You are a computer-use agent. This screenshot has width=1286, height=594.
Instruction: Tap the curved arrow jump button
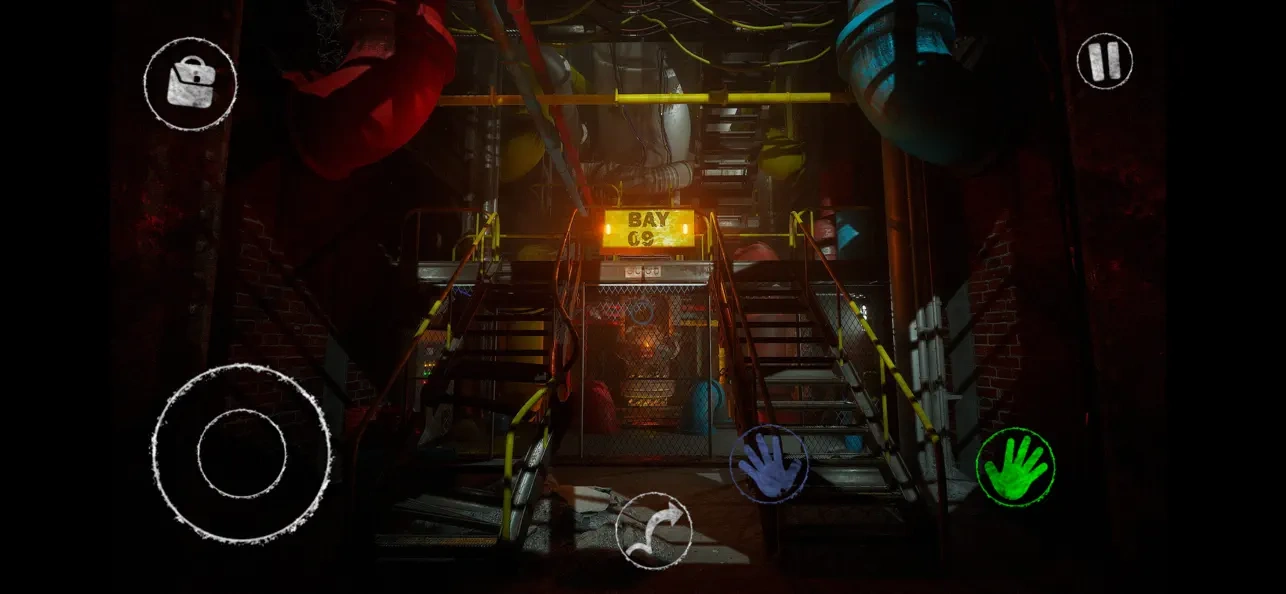tap(653, 530)
